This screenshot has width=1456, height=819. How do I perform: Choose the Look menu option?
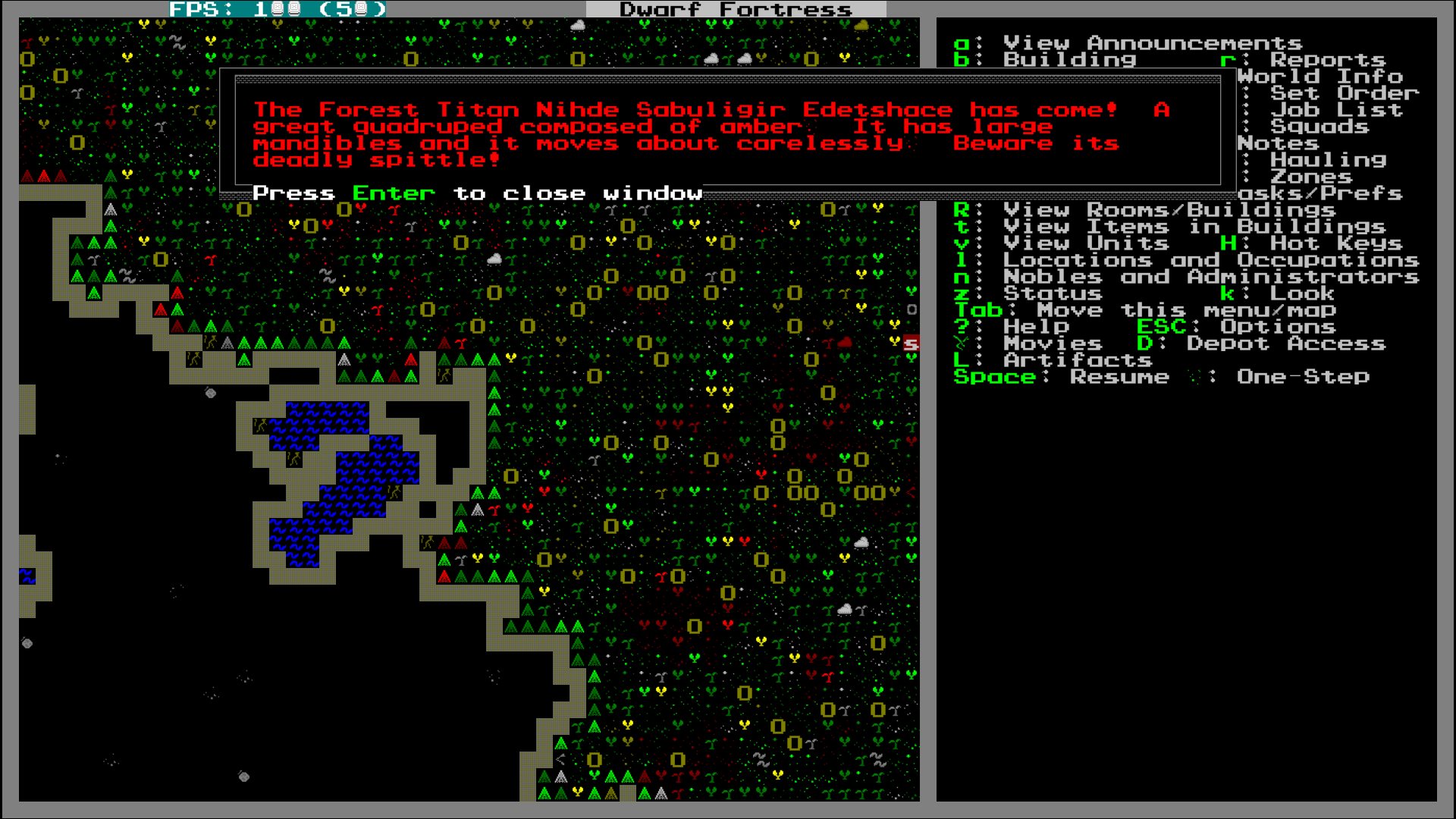(x=1302, y=293)
